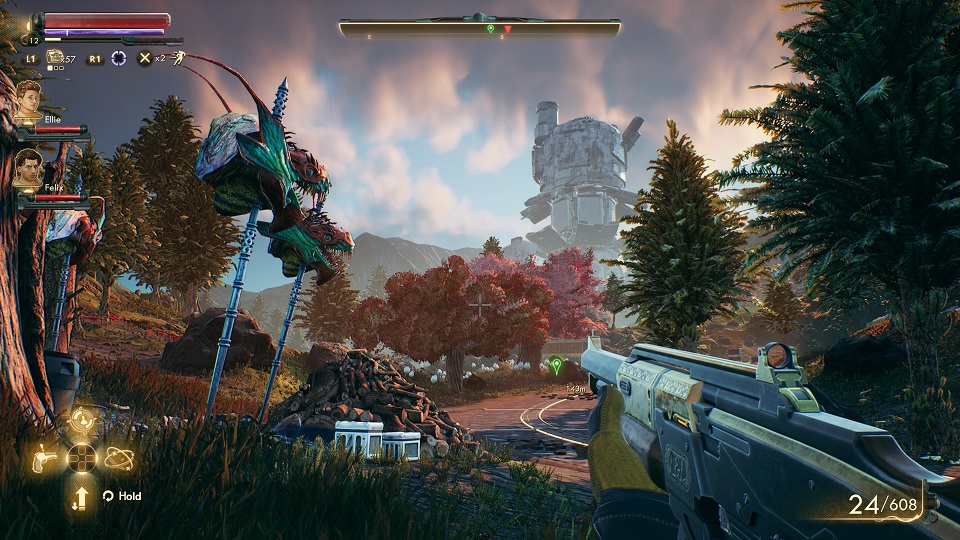Click the green quest marker on compass
Screen dimensions: 960x540
coord(490,29)
